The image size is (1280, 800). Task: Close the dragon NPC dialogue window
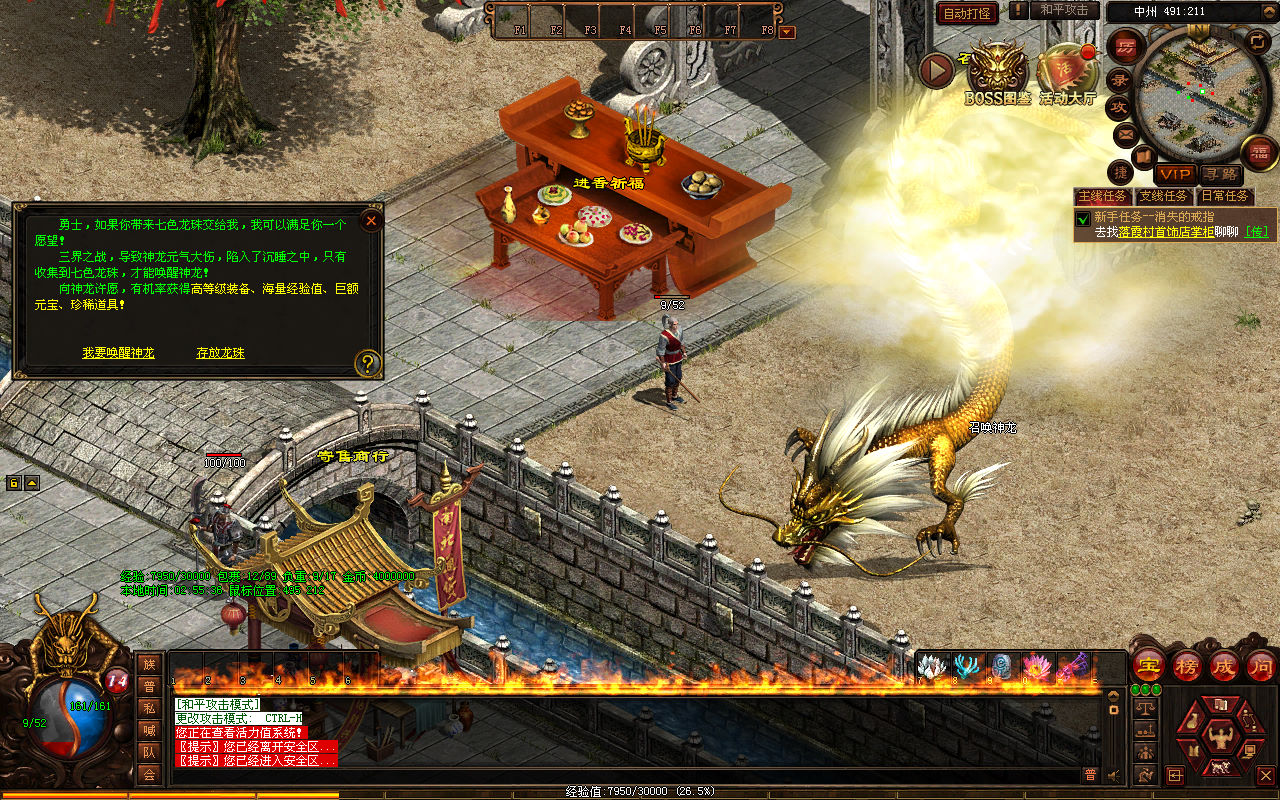tap(371, 220)
